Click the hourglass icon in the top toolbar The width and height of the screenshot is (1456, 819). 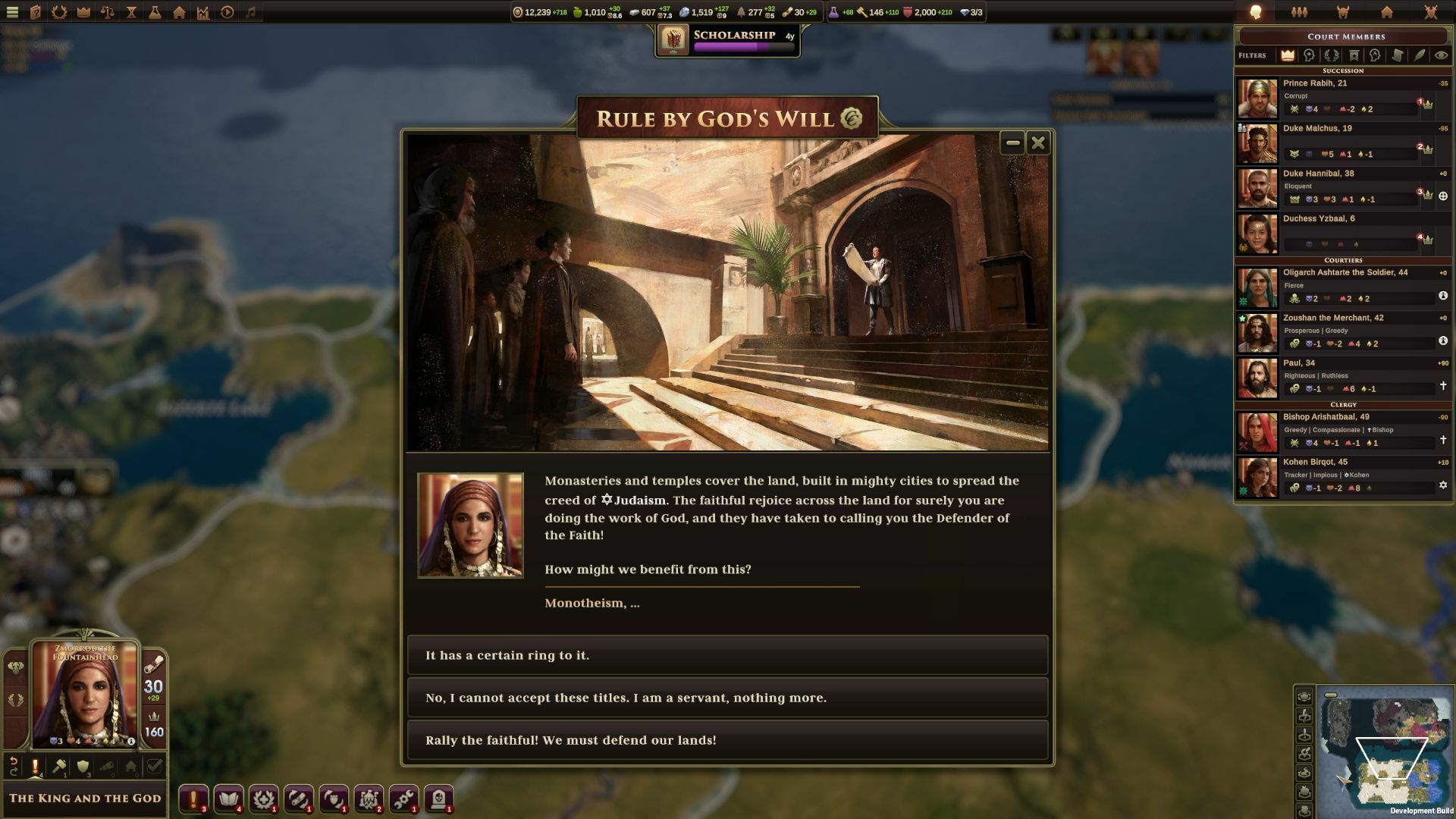pos(131,11)
